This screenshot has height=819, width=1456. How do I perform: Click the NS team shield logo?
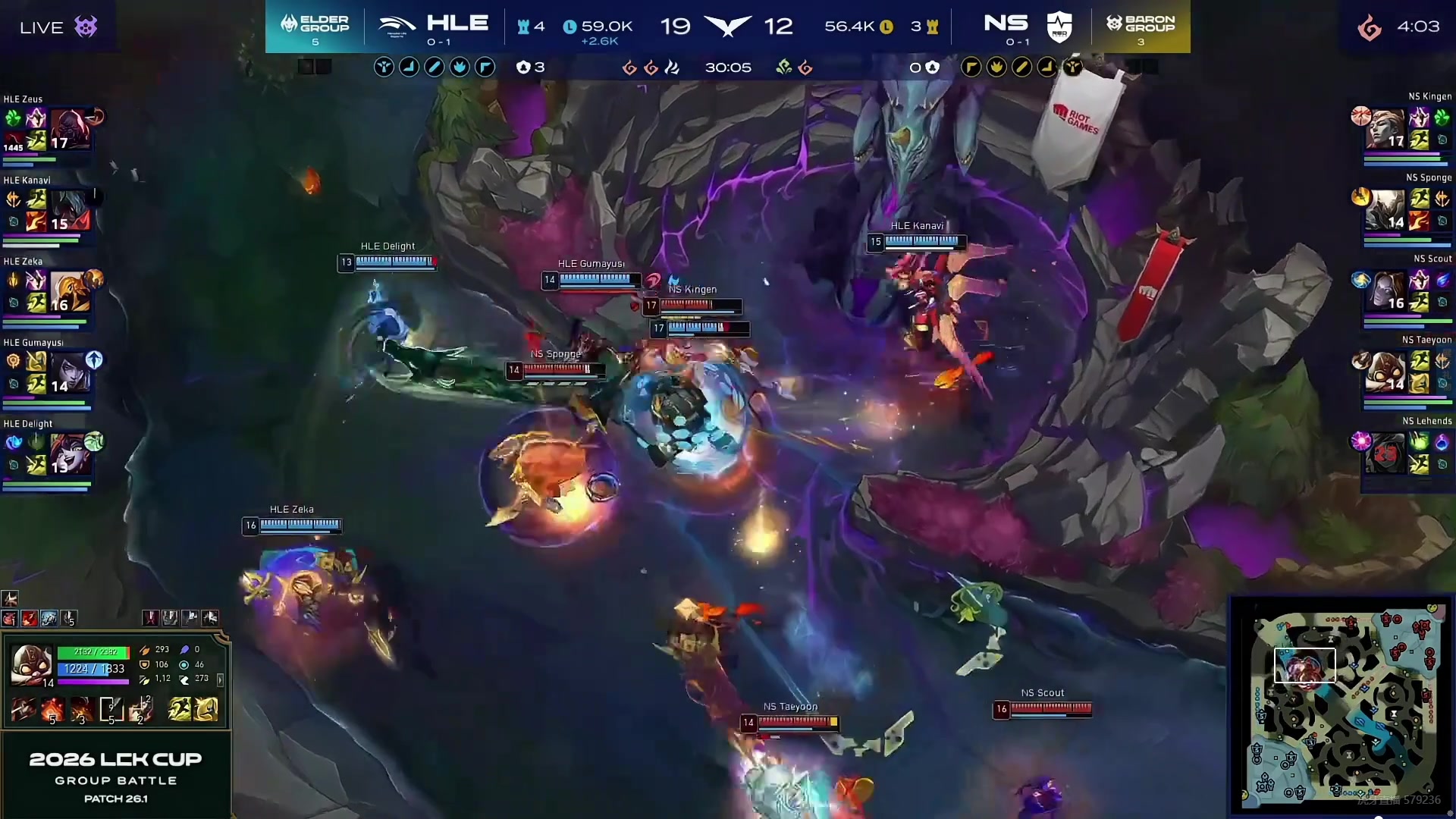(1059, 27)
